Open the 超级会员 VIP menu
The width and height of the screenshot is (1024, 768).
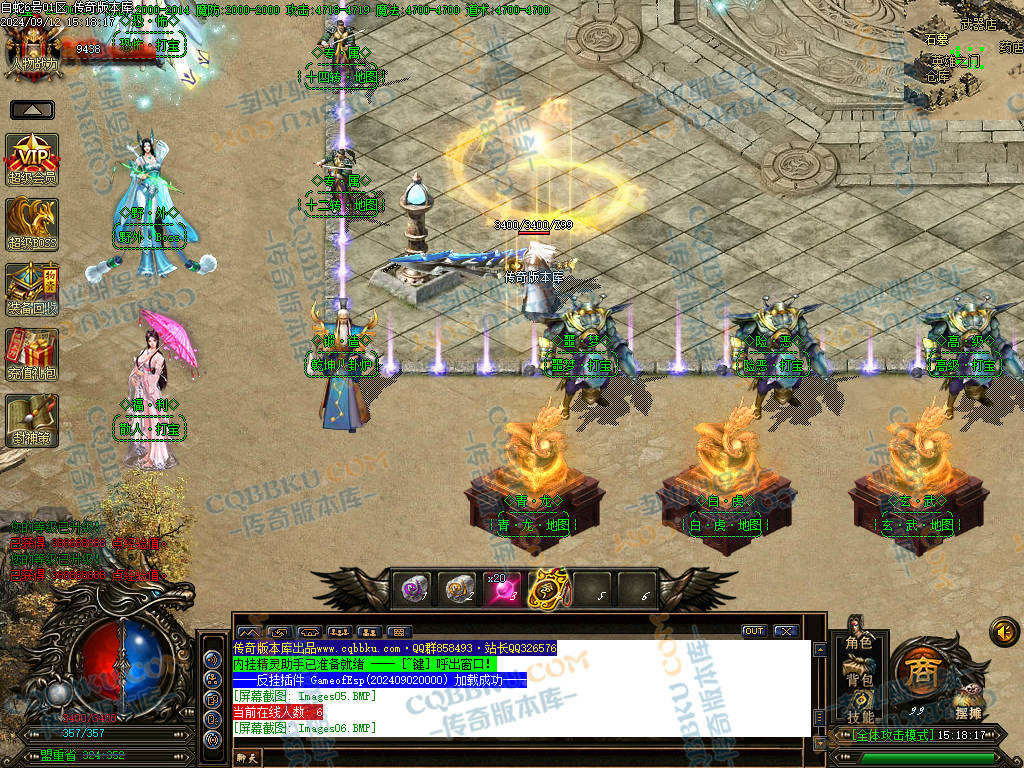(32, 158)
